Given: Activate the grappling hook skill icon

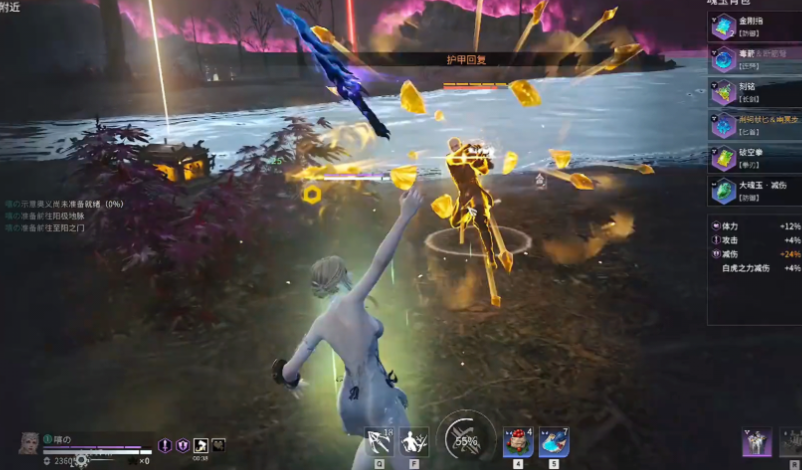Looking at the screenshot, I should (381, 441).
